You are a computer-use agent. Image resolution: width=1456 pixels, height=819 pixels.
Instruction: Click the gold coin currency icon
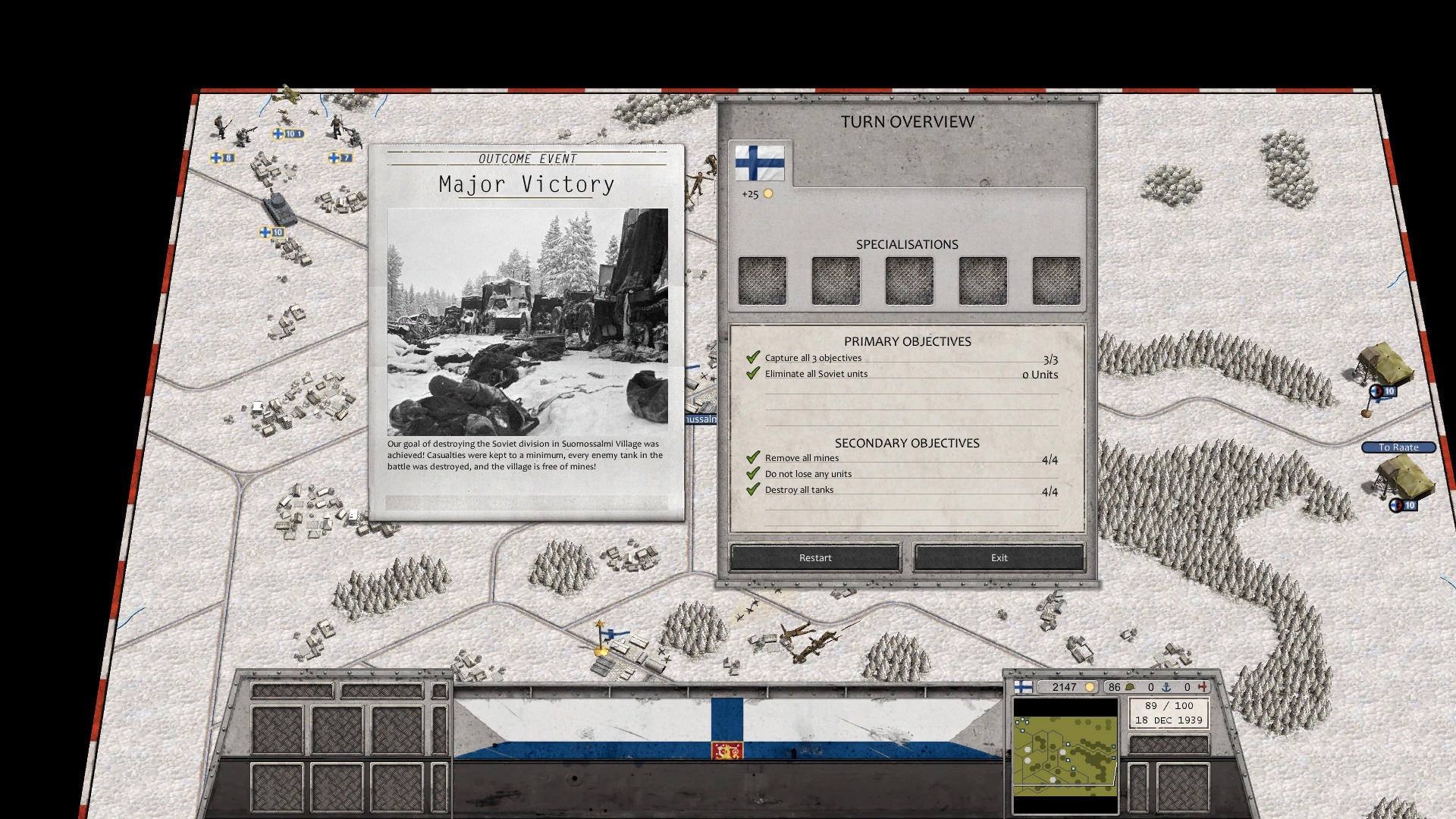point(1090,687)
